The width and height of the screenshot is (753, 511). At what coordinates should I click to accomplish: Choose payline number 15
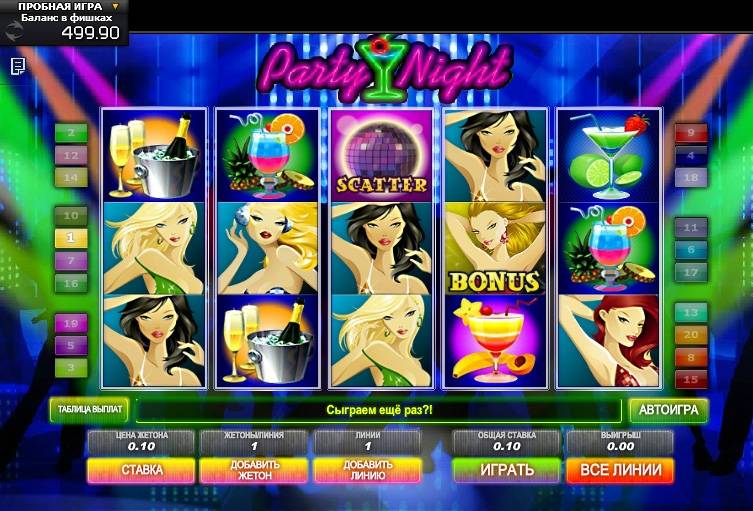[691, 379]
